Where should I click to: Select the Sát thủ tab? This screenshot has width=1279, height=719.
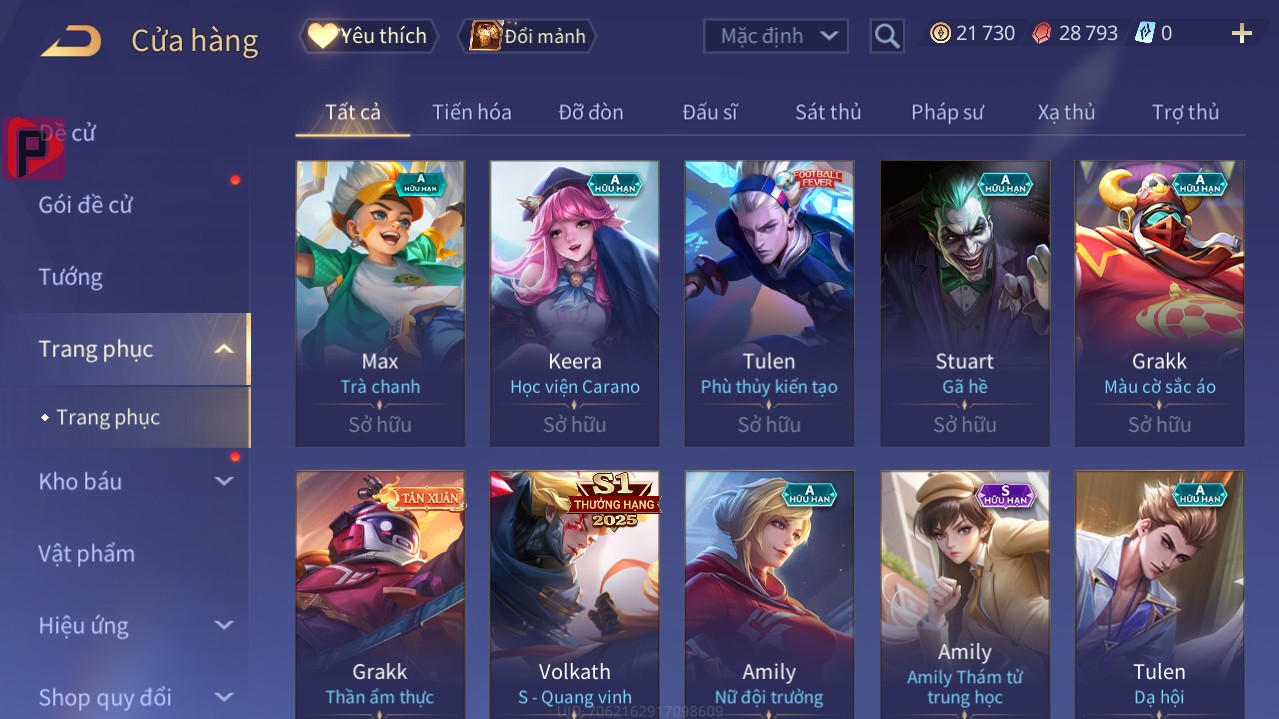coord(827,112)
